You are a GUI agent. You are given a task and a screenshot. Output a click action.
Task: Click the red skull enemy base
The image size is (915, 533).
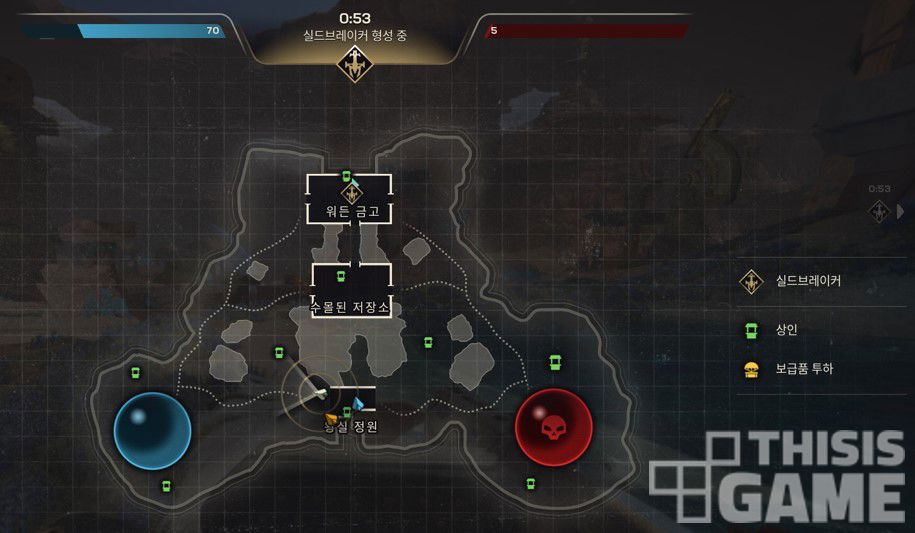[x=553, y=429]
